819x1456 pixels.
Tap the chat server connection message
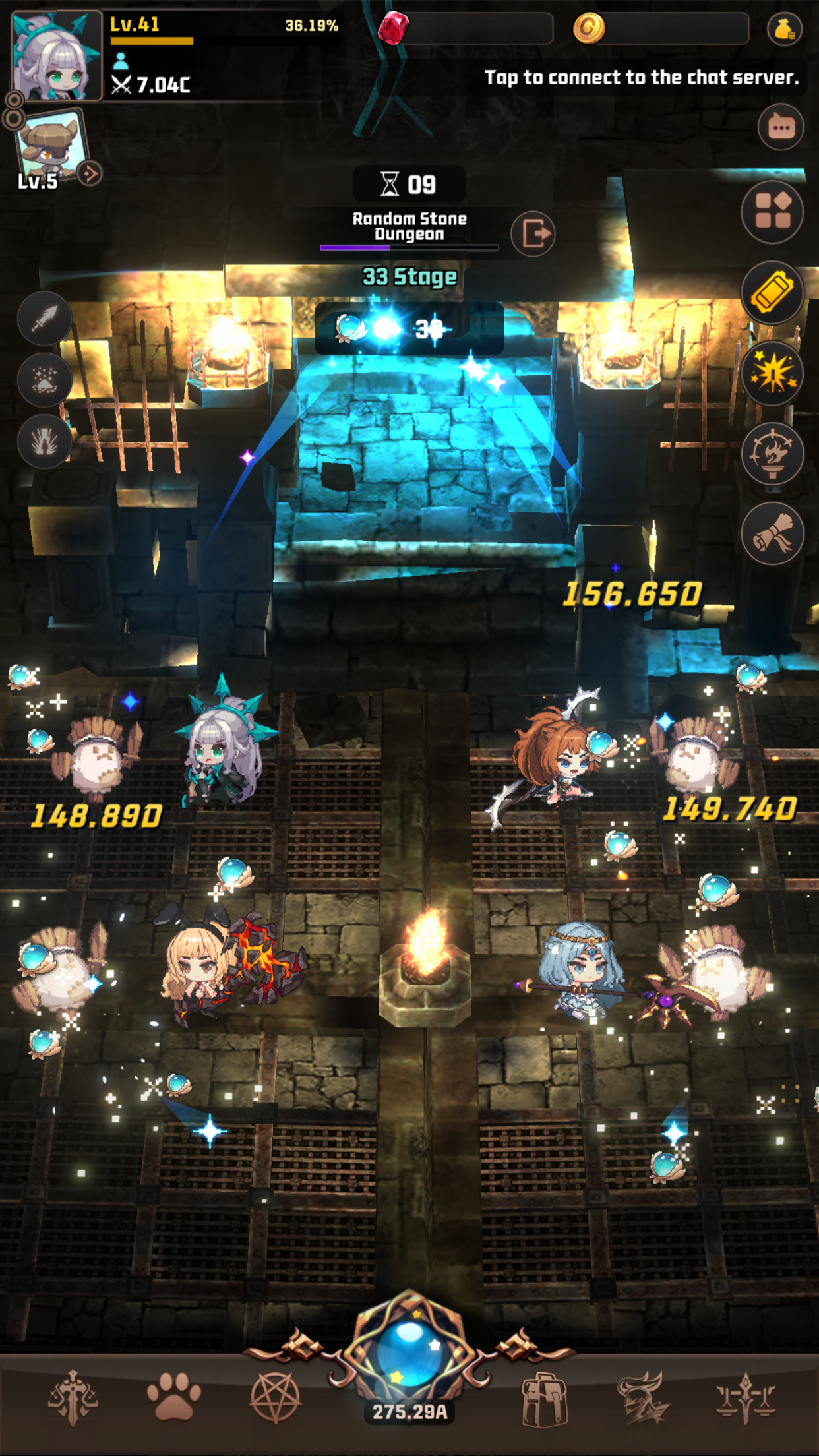[641, 78]
